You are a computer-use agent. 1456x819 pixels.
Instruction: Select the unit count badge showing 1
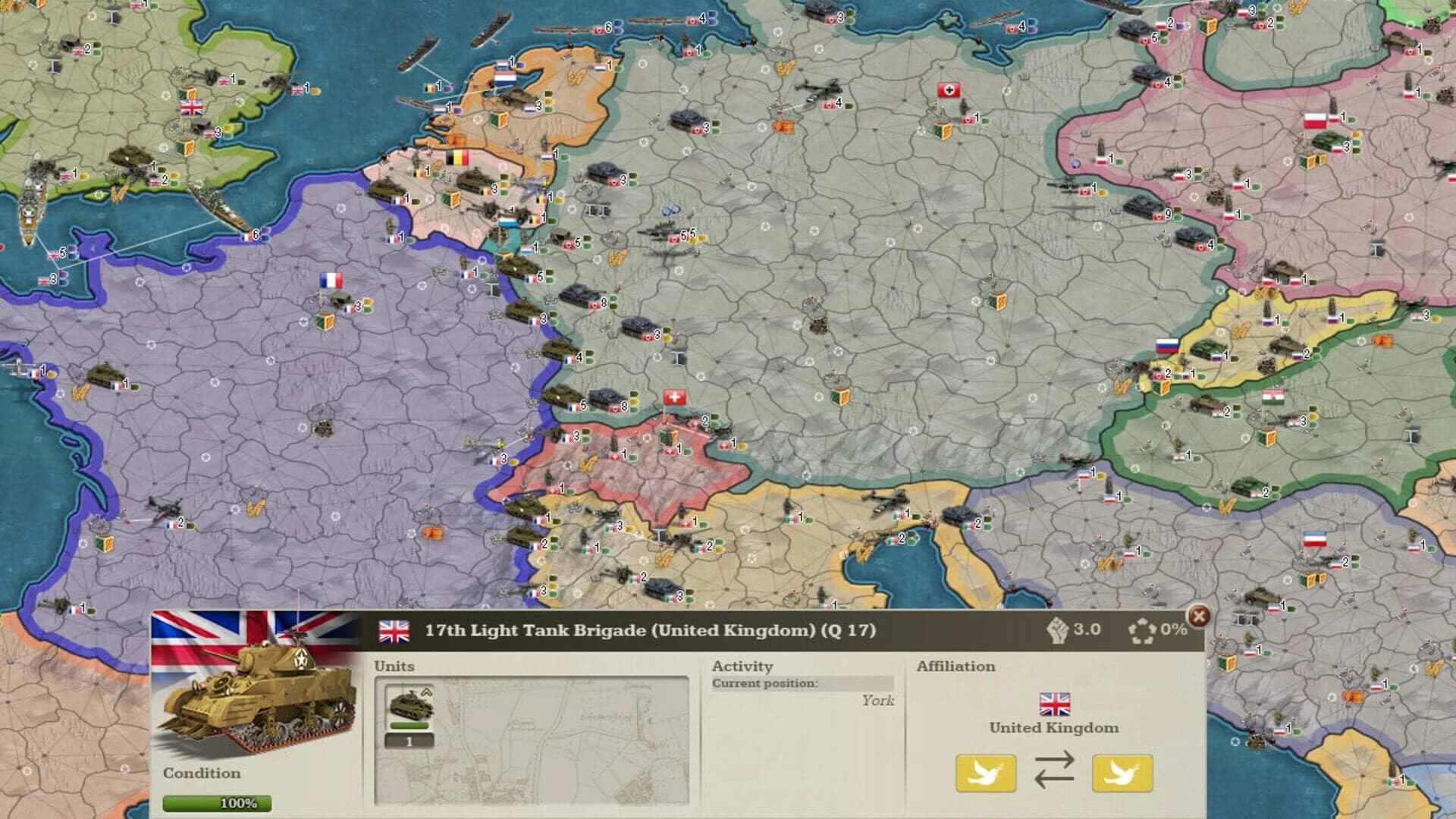tap(409, 739)
